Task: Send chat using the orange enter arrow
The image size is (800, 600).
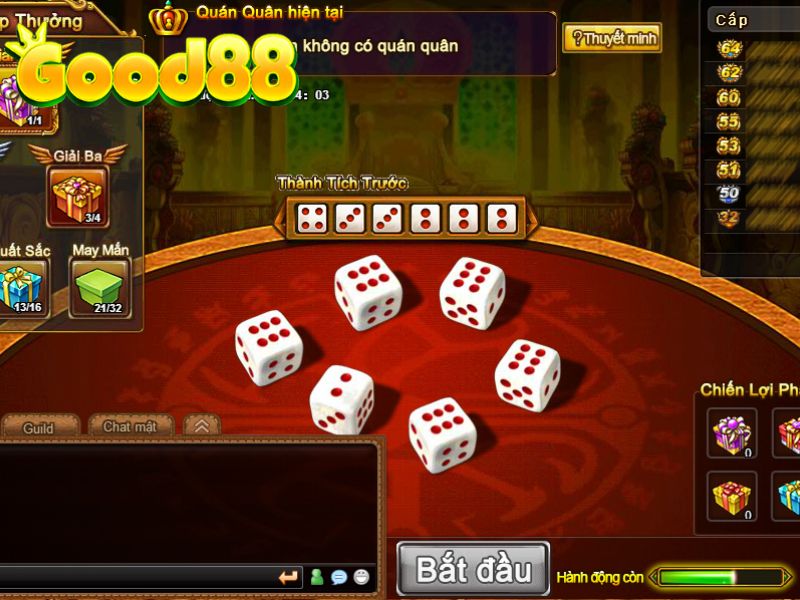Action: tap(289, 577)
